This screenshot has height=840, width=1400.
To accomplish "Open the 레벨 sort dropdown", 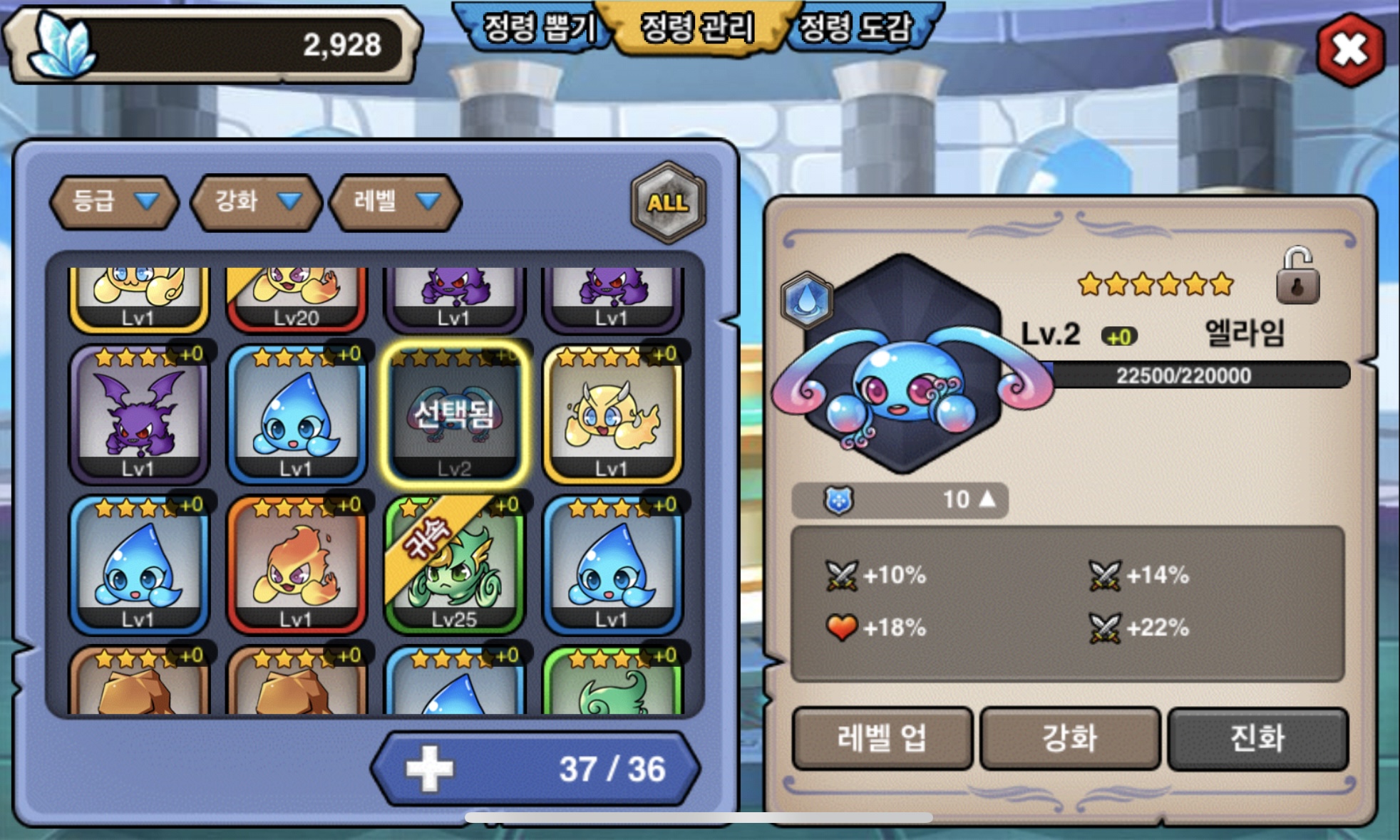I will click(396, 202).
